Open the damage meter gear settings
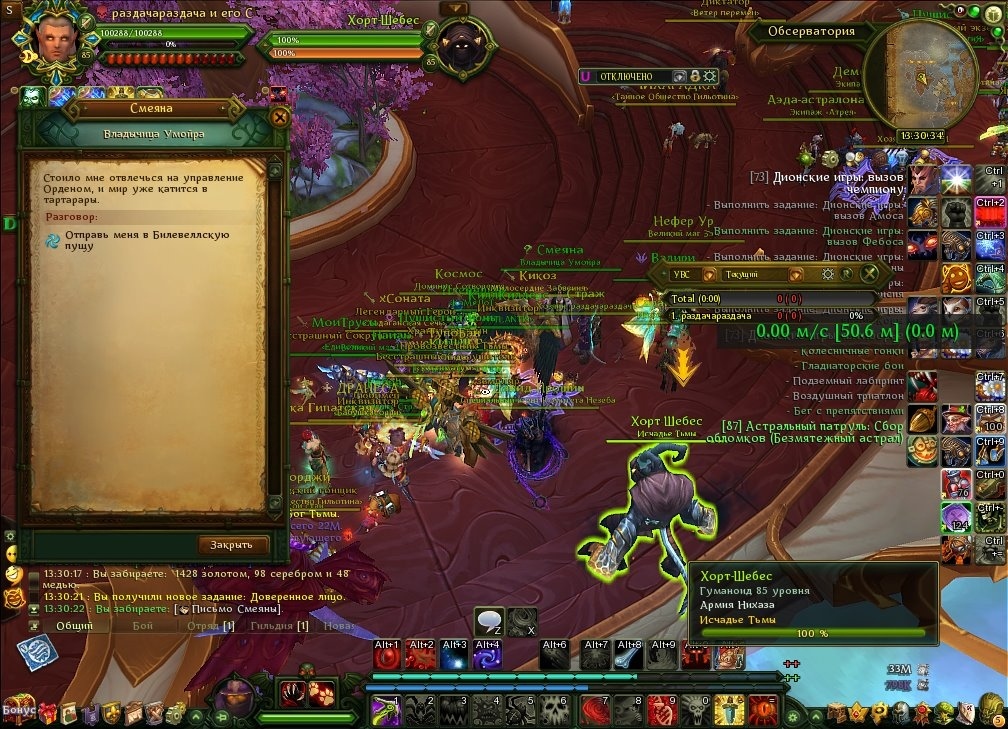Screen dimensions: 1008x729 tap(828, 273)
